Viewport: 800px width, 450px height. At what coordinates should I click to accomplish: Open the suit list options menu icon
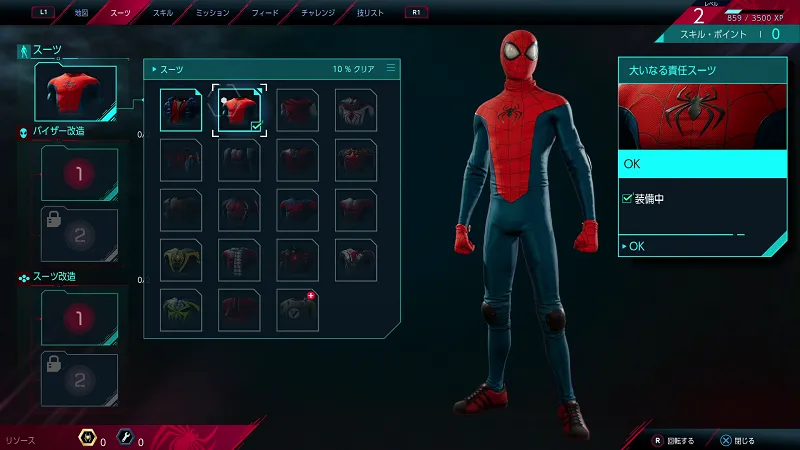[x=391, y=69]
